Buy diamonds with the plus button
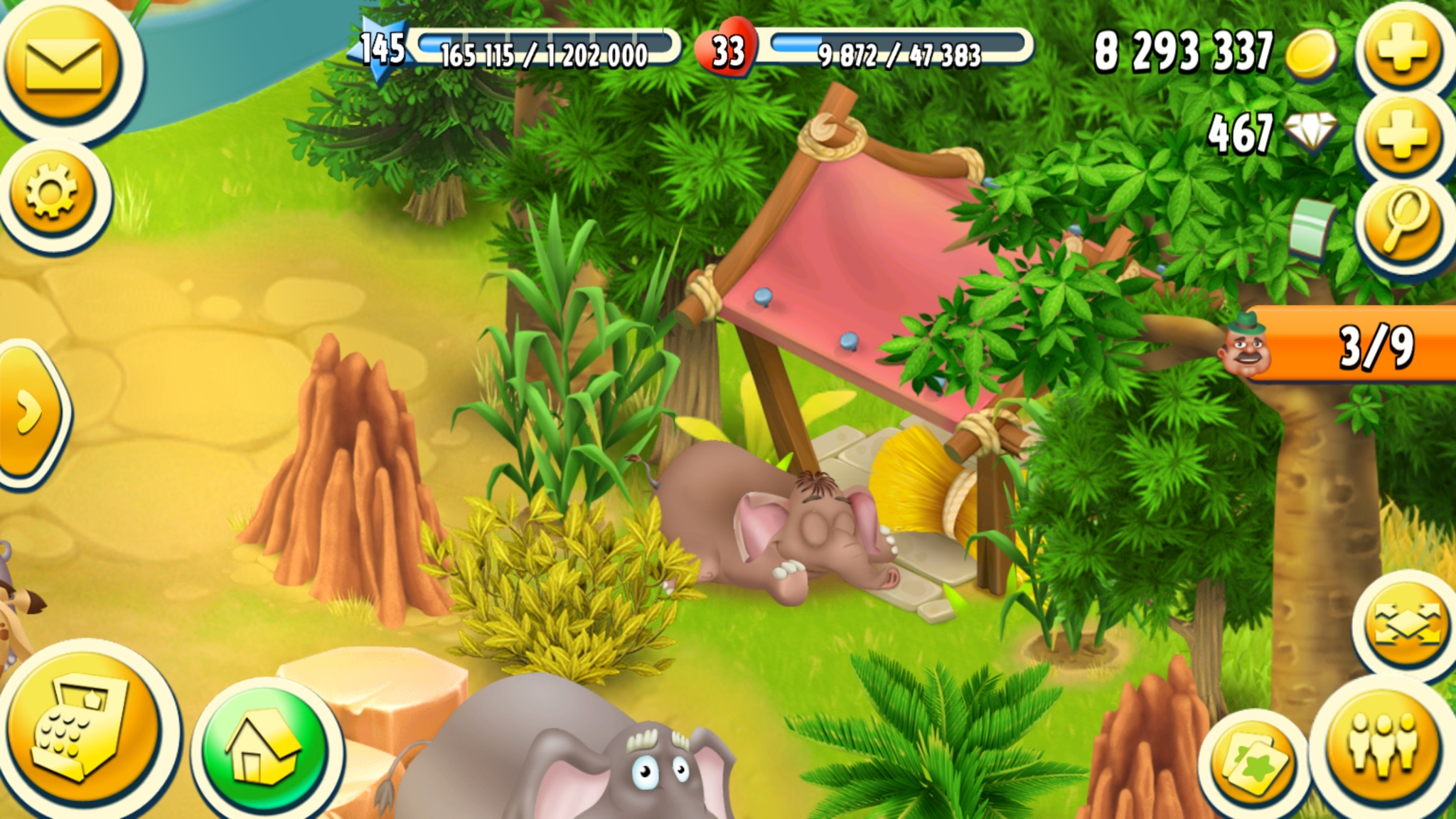1456x819 pixels. coord(1402,134)
